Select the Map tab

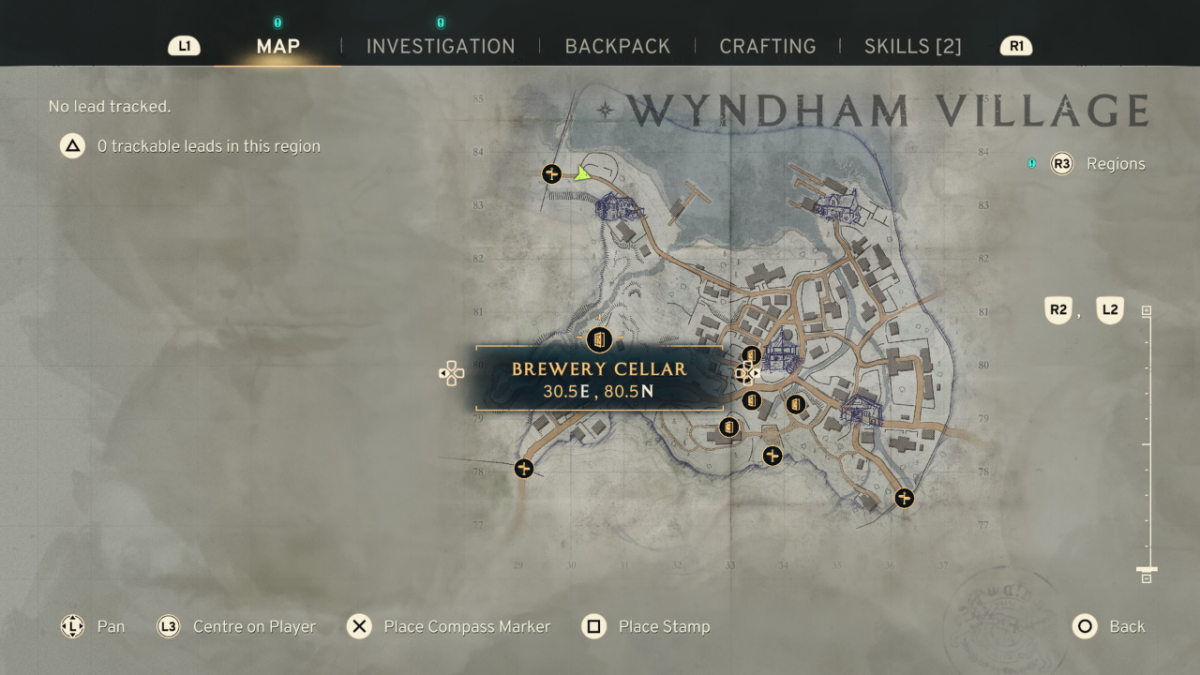278,46
